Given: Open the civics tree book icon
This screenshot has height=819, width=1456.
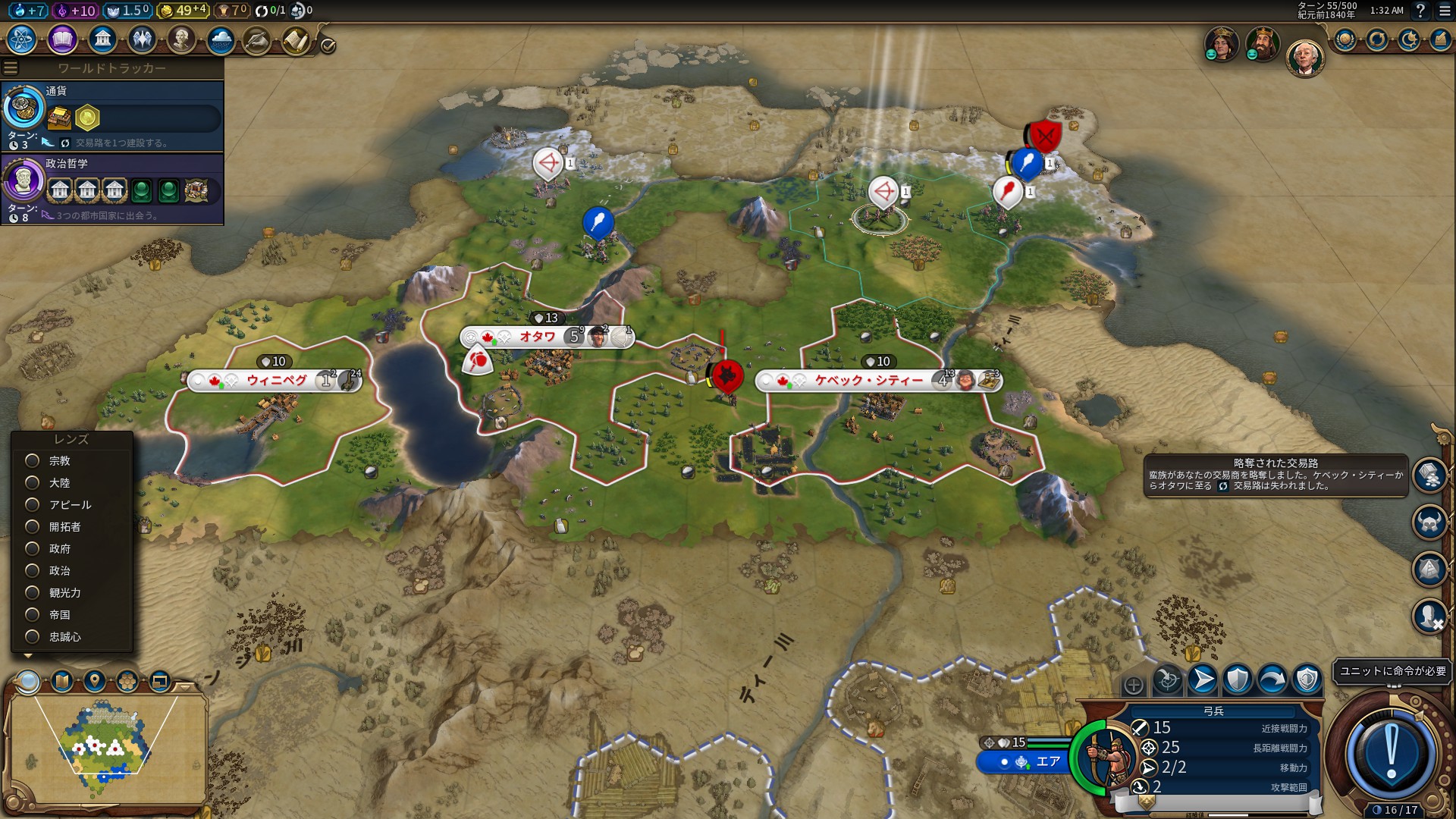Looking at the screenshot, I should click(62, 39).
